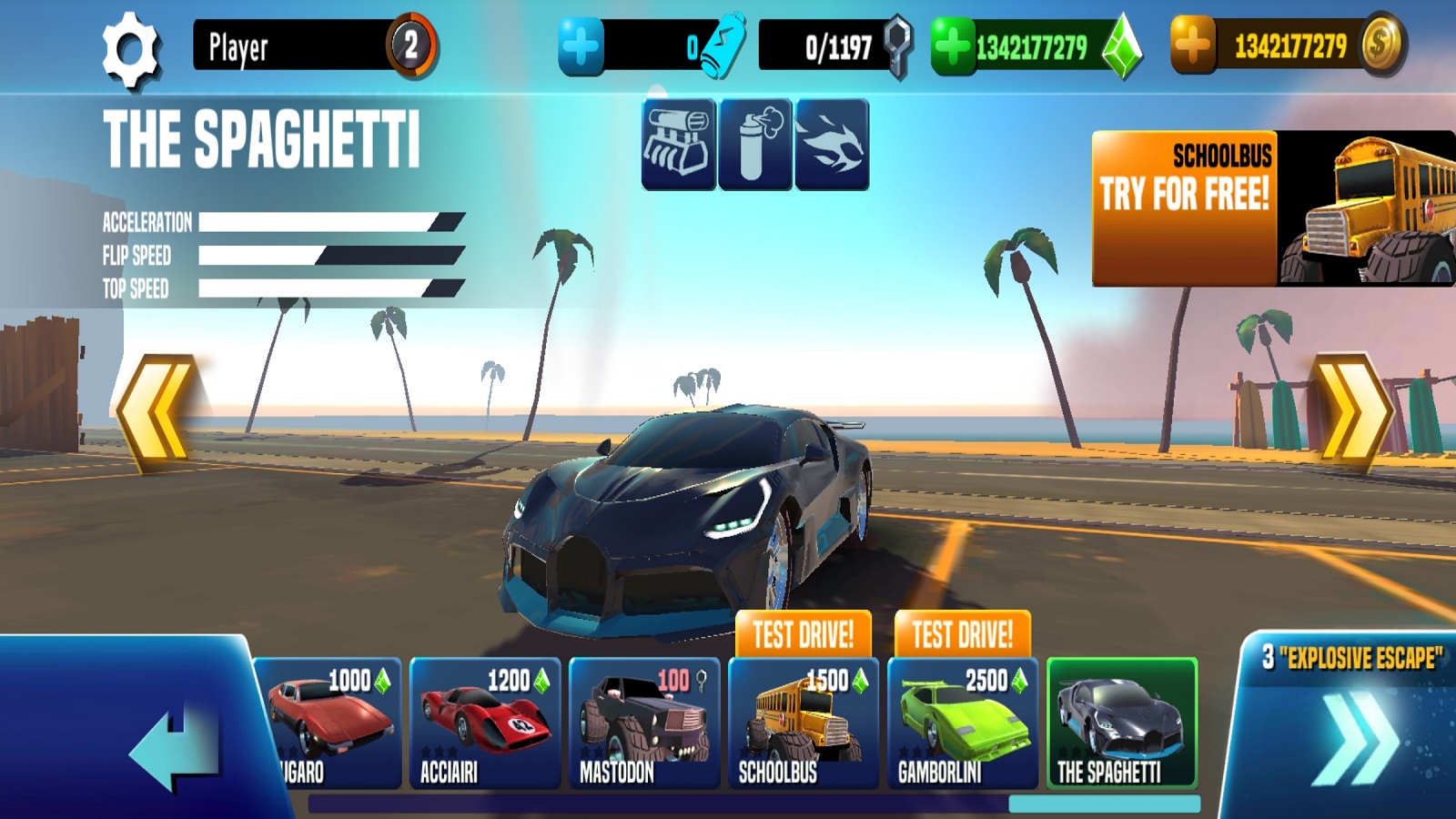Tap the Schoolbus Try For Free banner
Screen dimensions: 1456x819
(1272, 208)
